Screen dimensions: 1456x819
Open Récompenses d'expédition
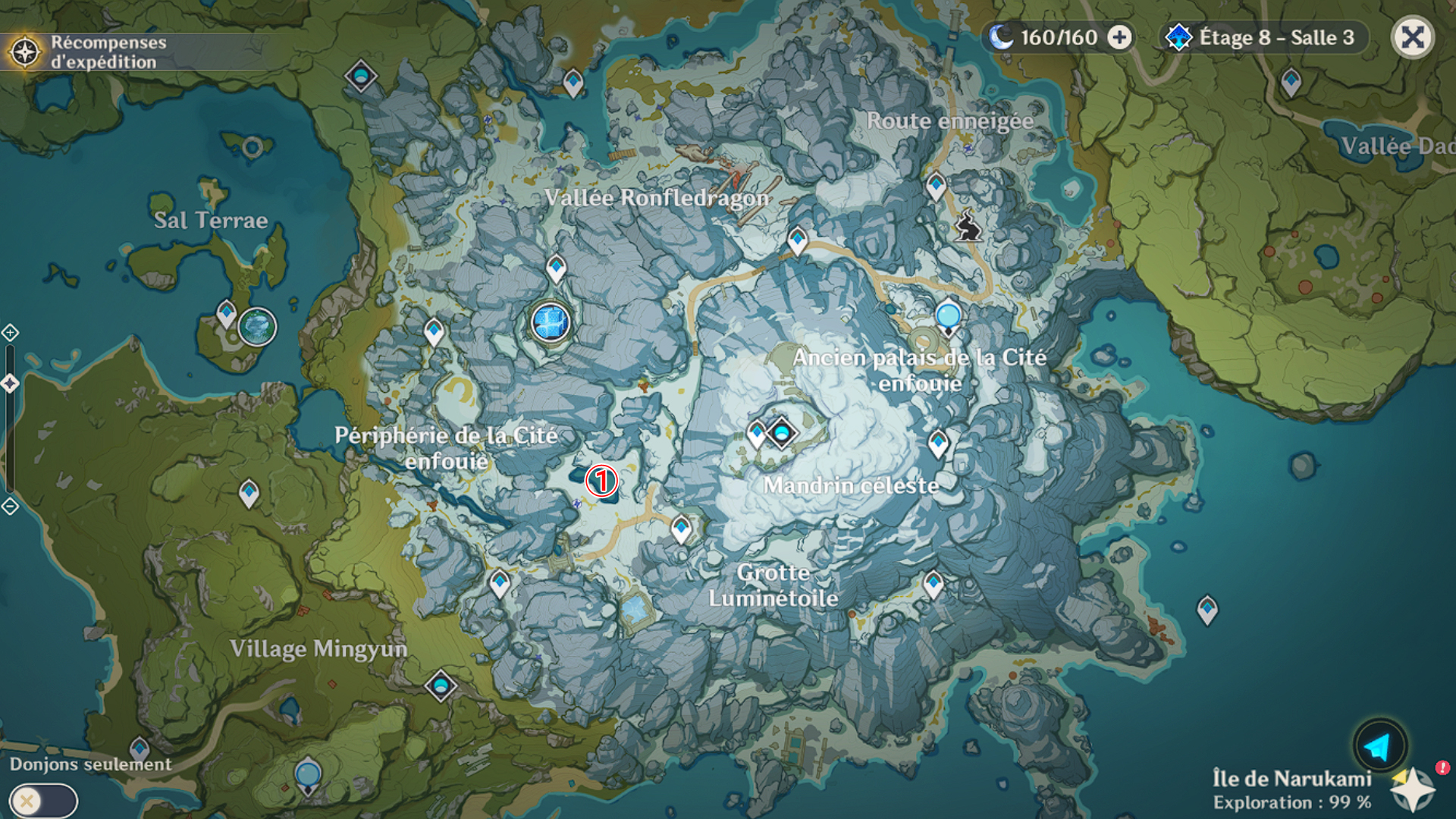point(87,52)
